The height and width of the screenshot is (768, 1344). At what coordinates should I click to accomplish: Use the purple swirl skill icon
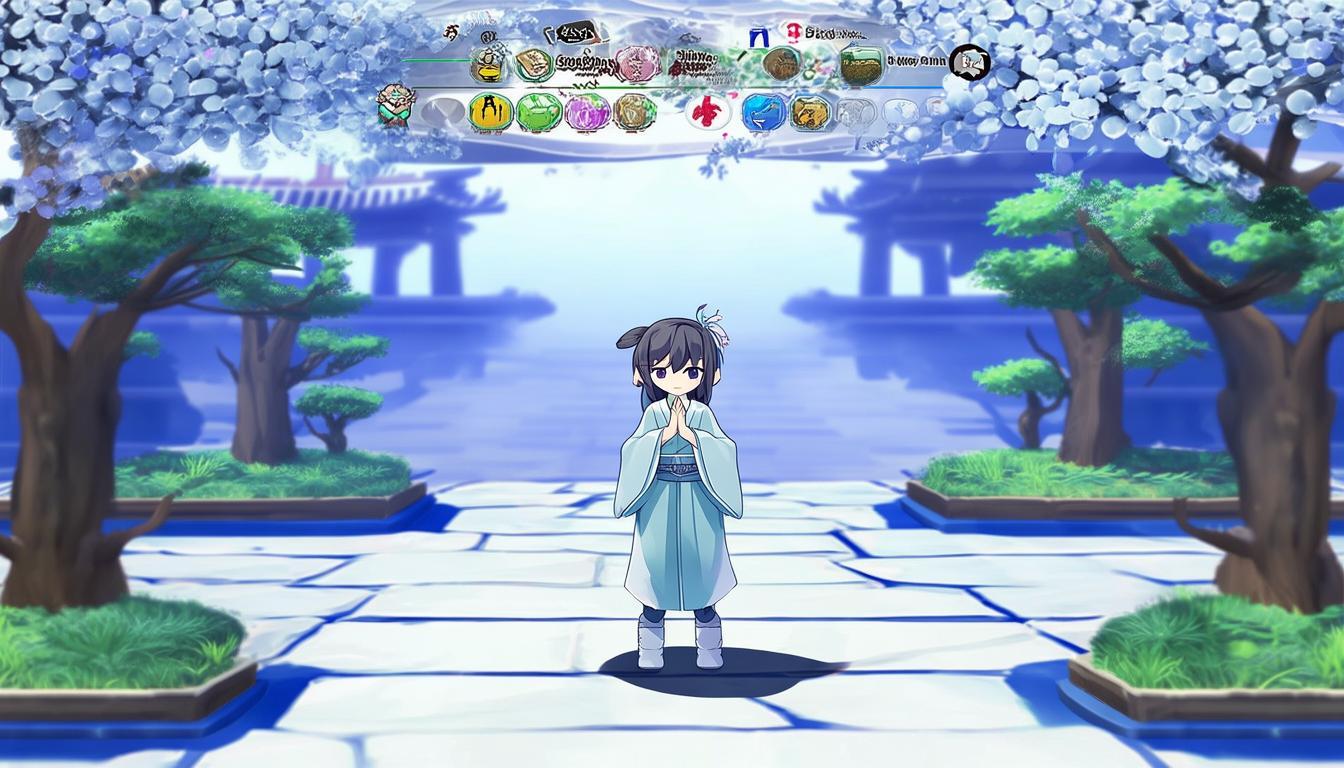[x=587, y=112]
